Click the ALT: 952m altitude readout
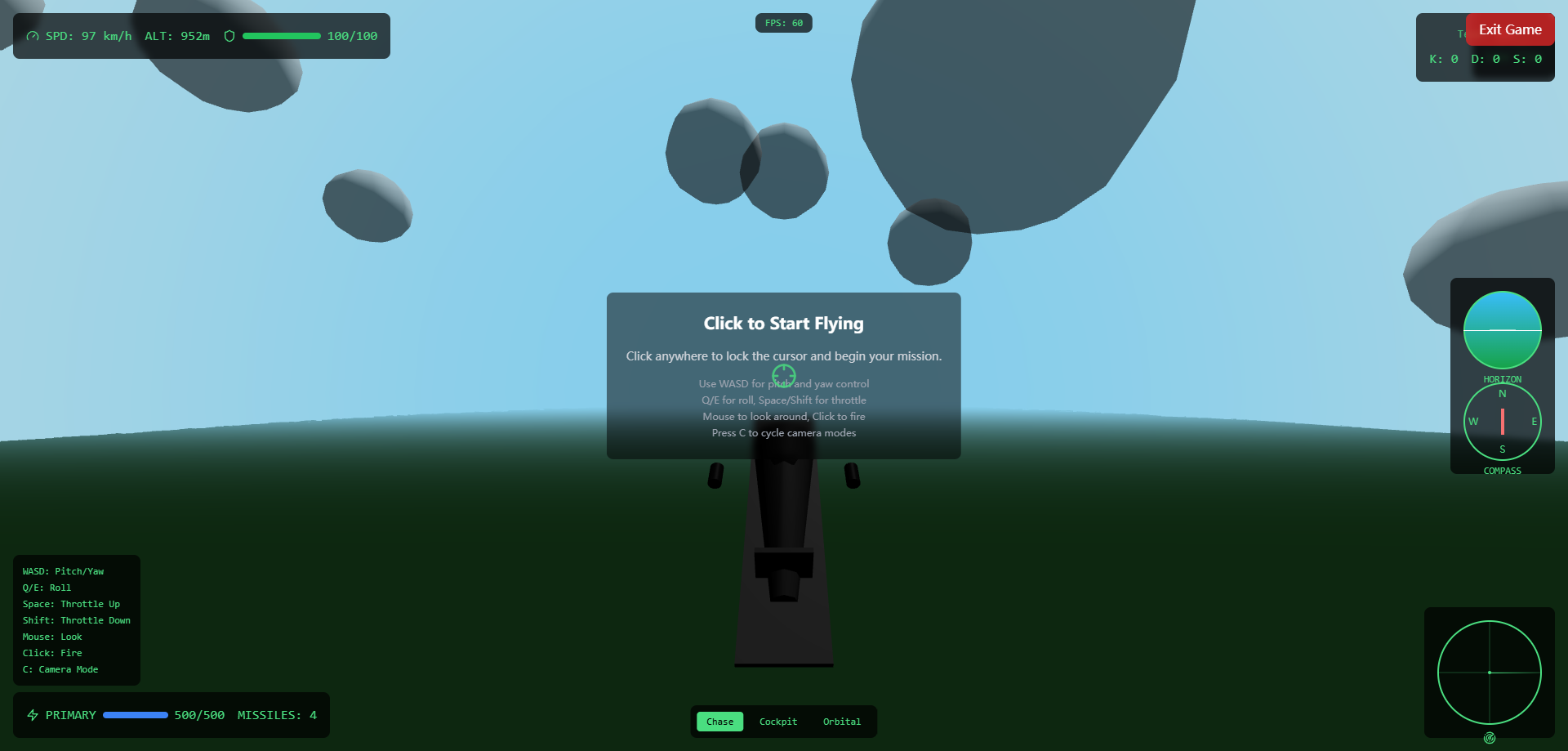The height and width of the screenshot is (751, 1568). coord(177,36)
